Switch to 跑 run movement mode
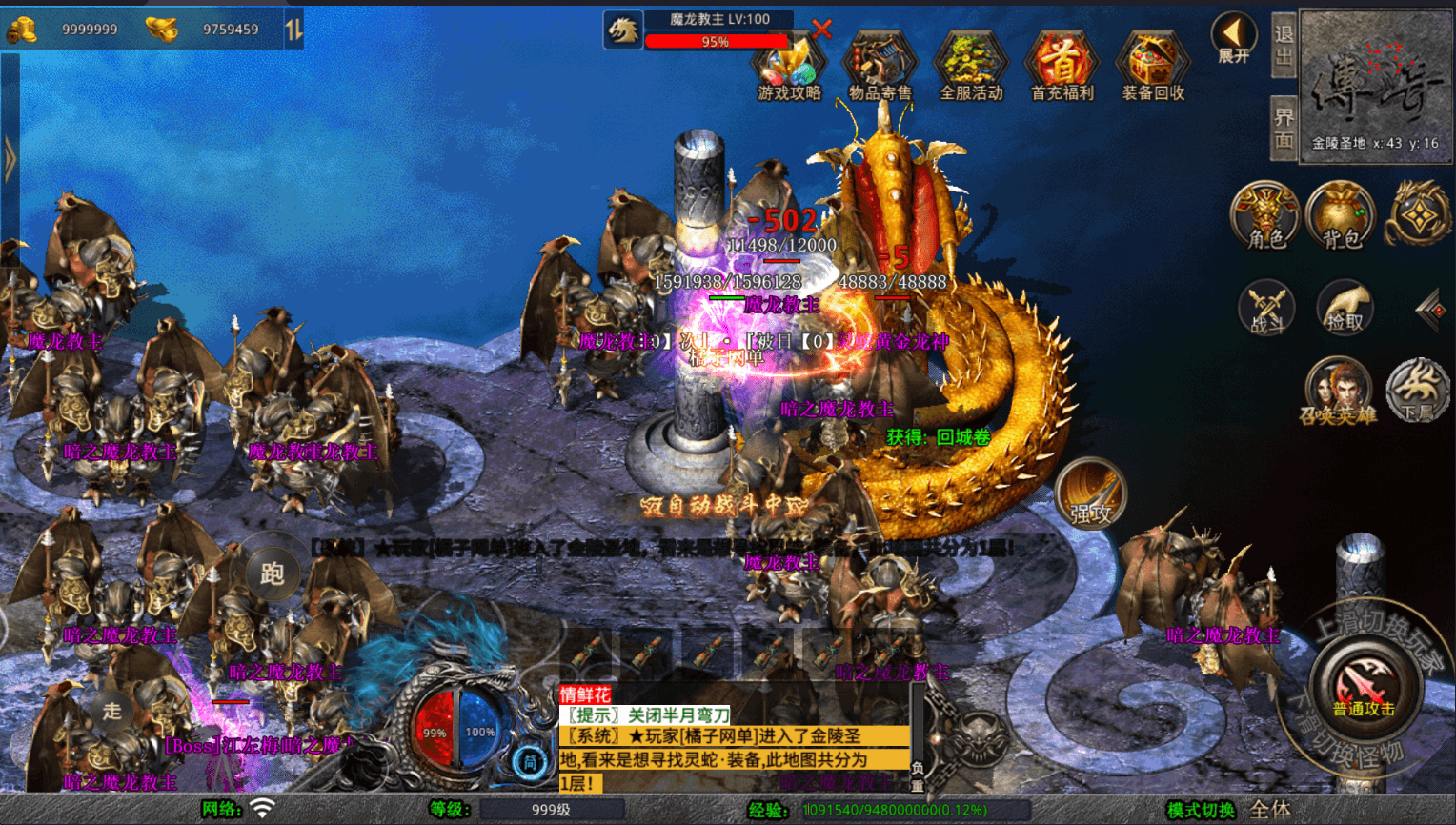 273,573
